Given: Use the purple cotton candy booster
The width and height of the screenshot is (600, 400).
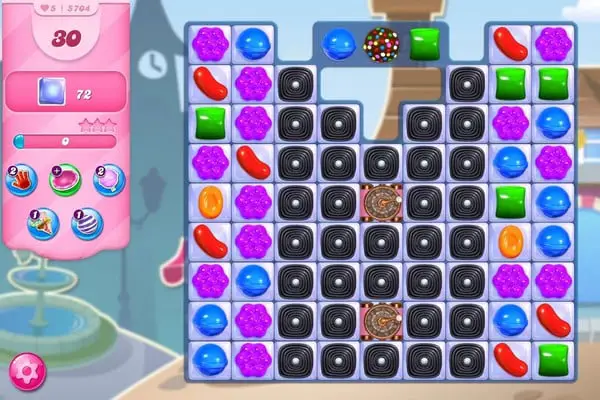Looking at the screenshot, I should [109, 180].
